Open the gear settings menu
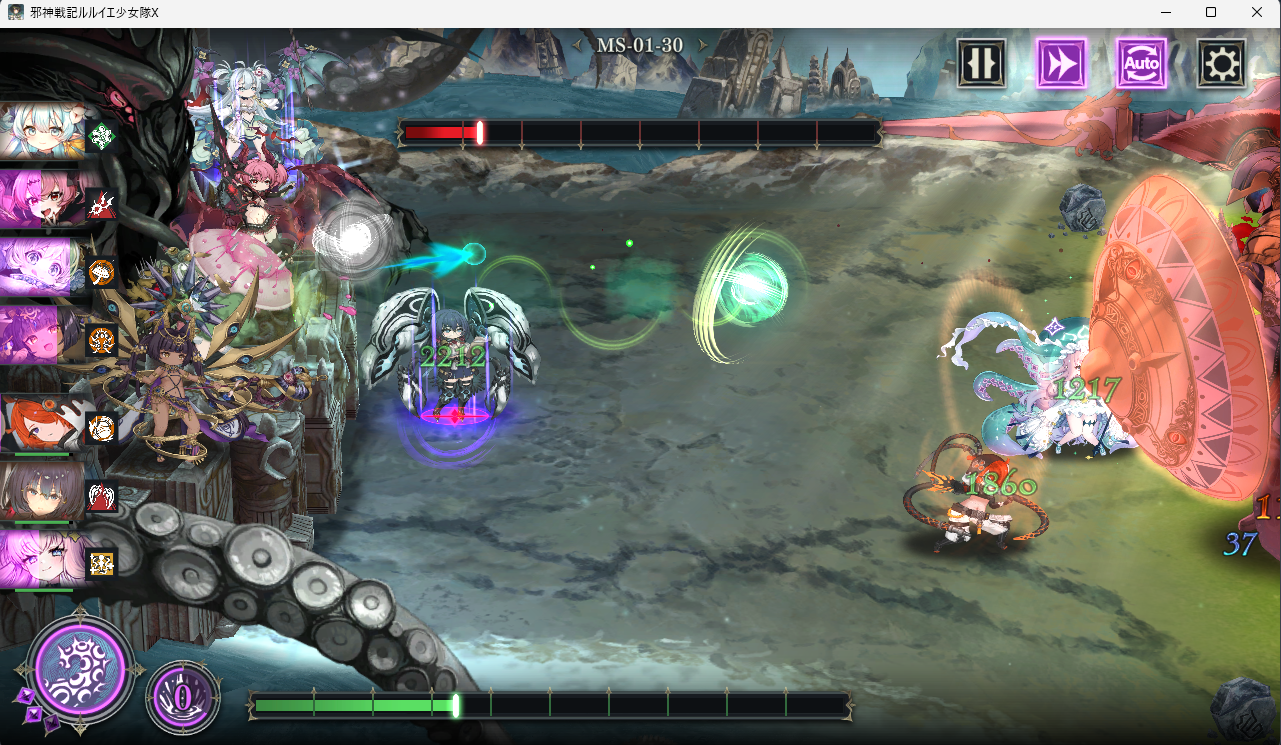Viewport: 1281px width, 745px height. (1221, 64)
